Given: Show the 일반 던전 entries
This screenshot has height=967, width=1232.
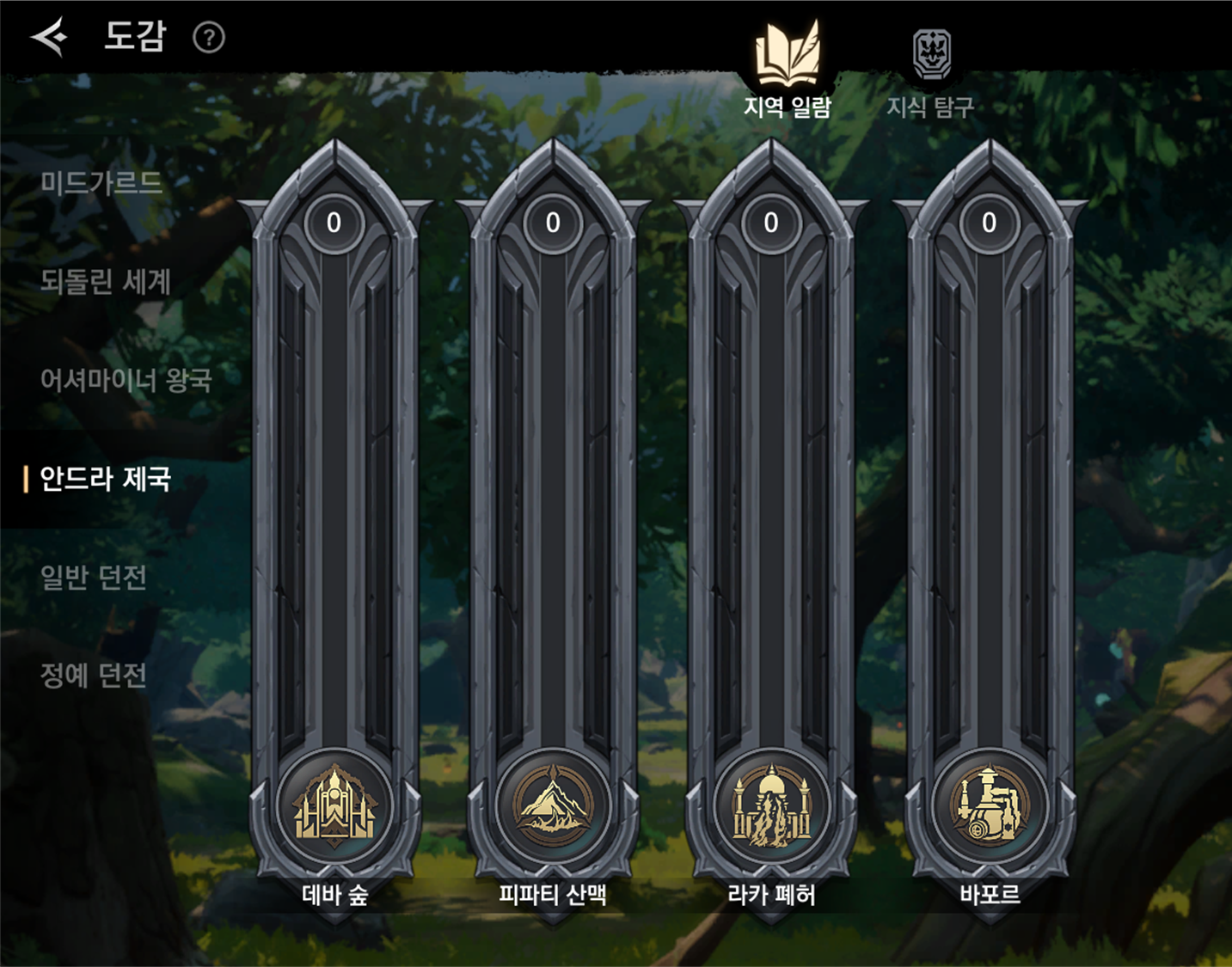Looking at the screenshot, I should 94,578.
